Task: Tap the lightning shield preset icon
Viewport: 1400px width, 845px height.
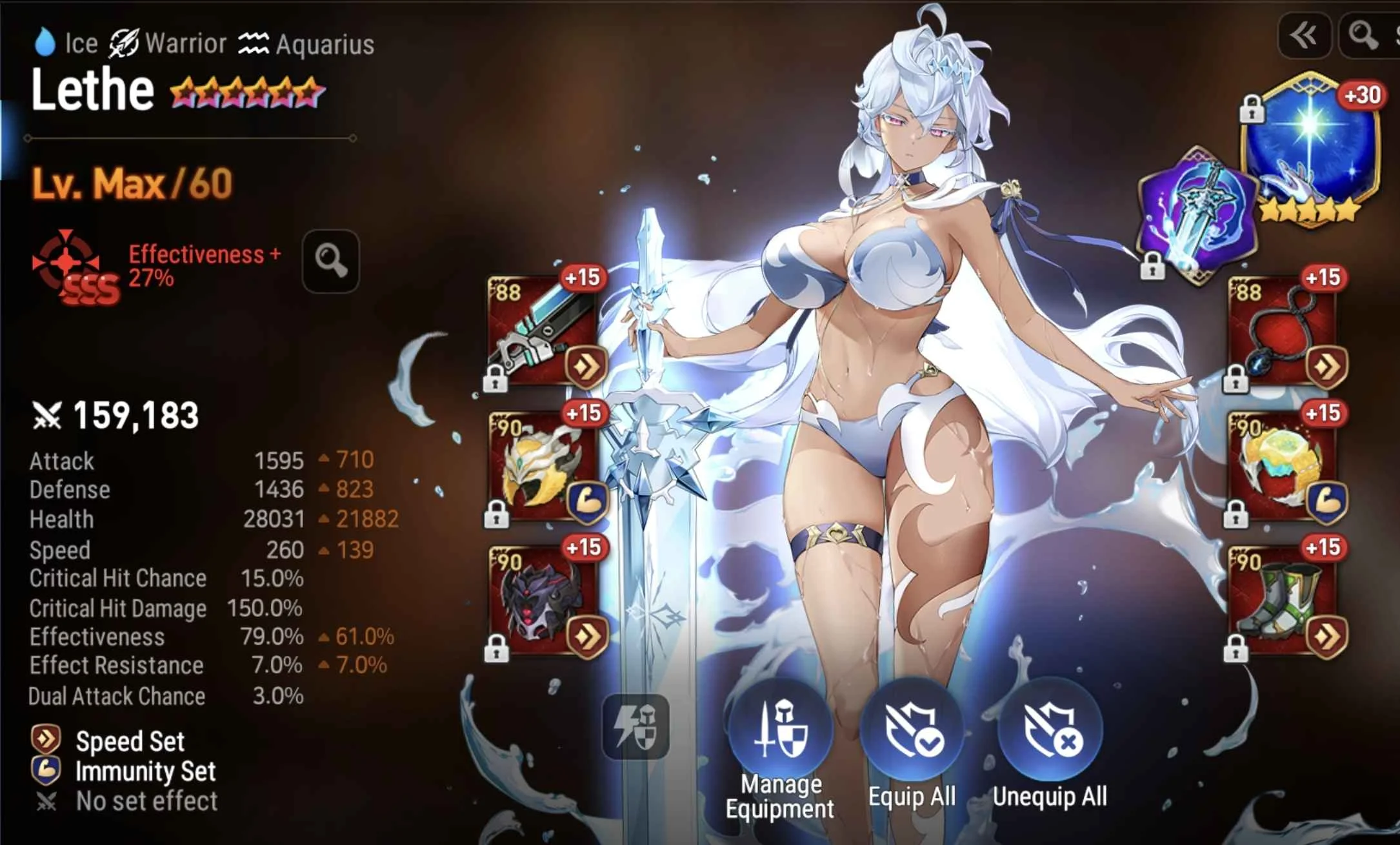Action: (x=635, y=726)
